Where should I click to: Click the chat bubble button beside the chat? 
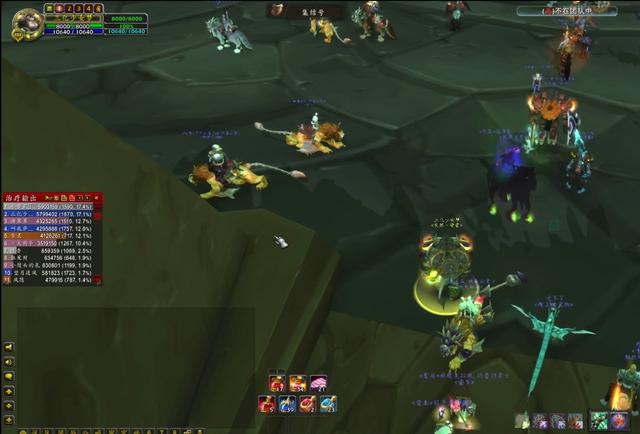tap(9, 377)
